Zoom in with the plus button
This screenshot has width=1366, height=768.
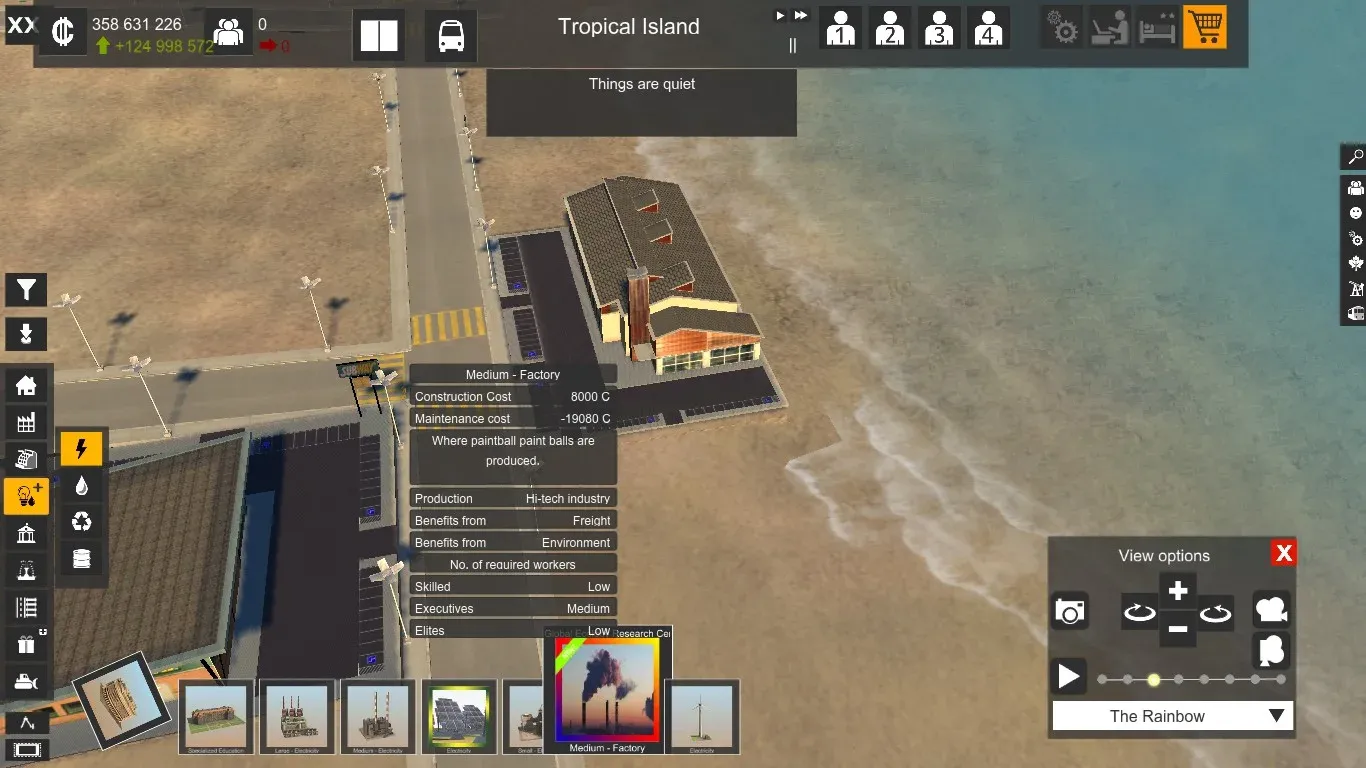click(1178, 590)
